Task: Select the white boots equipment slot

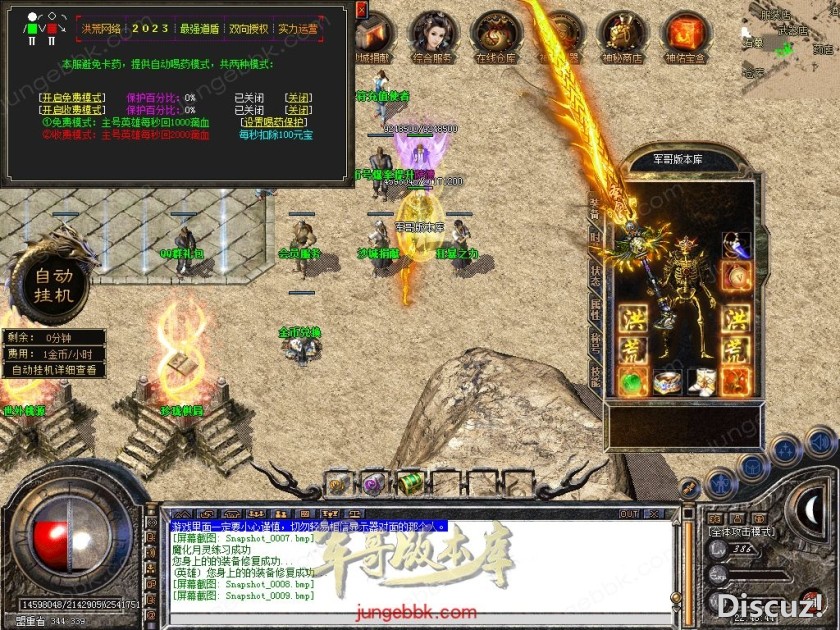Action: (700, 381)
